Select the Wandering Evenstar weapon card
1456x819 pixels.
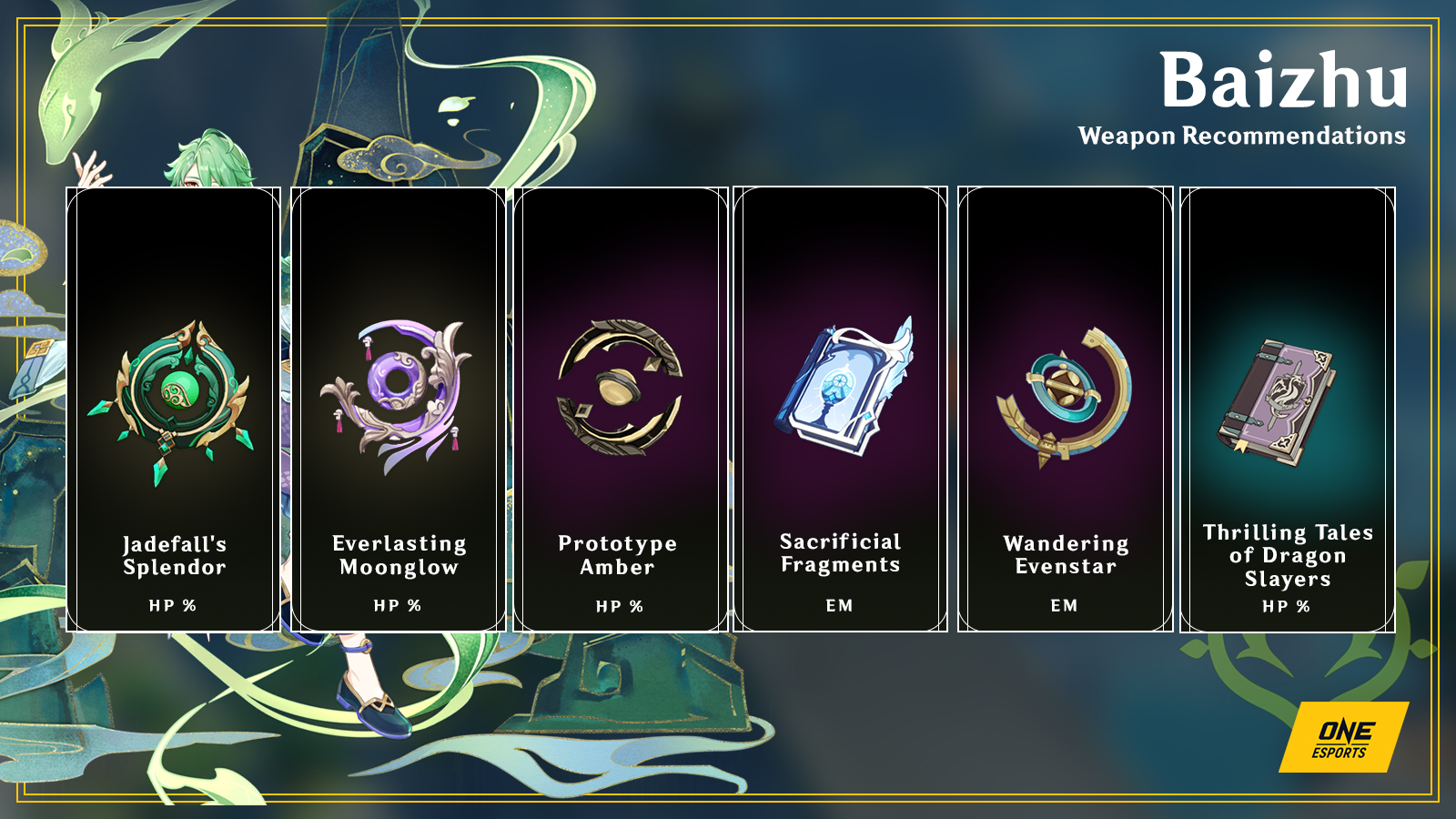click(x=1065, y=409)
